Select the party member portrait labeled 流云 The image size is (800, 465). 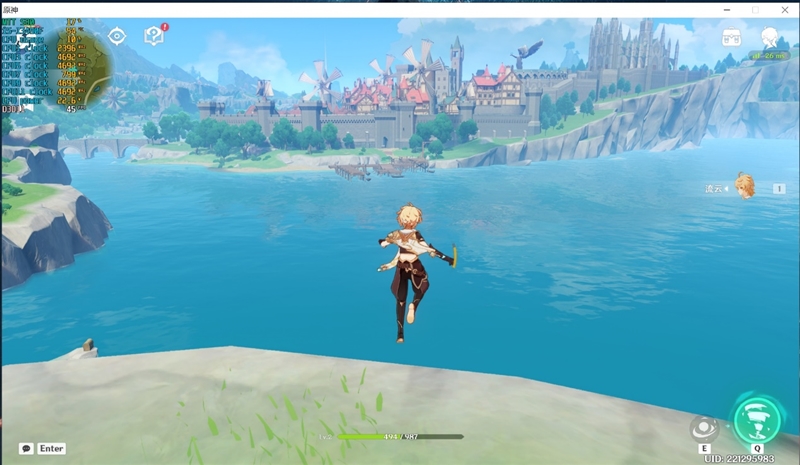pyautogui.click(x=744, y=186)
